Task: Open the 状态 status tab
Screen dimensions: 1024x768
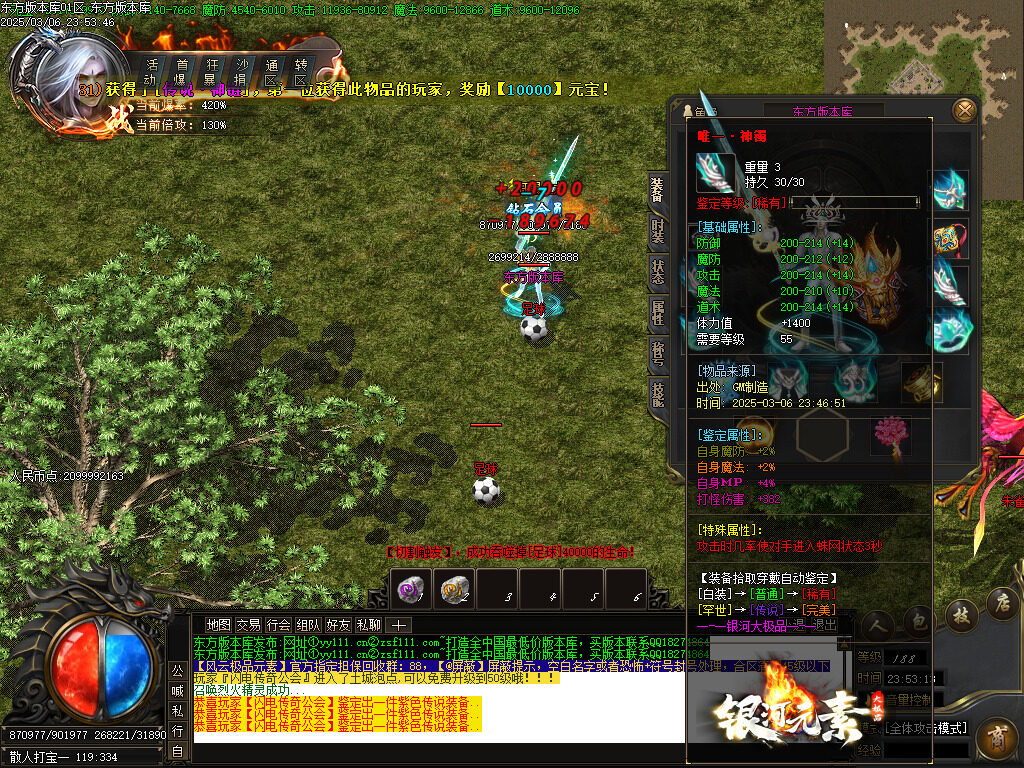Action: (657, 271)
